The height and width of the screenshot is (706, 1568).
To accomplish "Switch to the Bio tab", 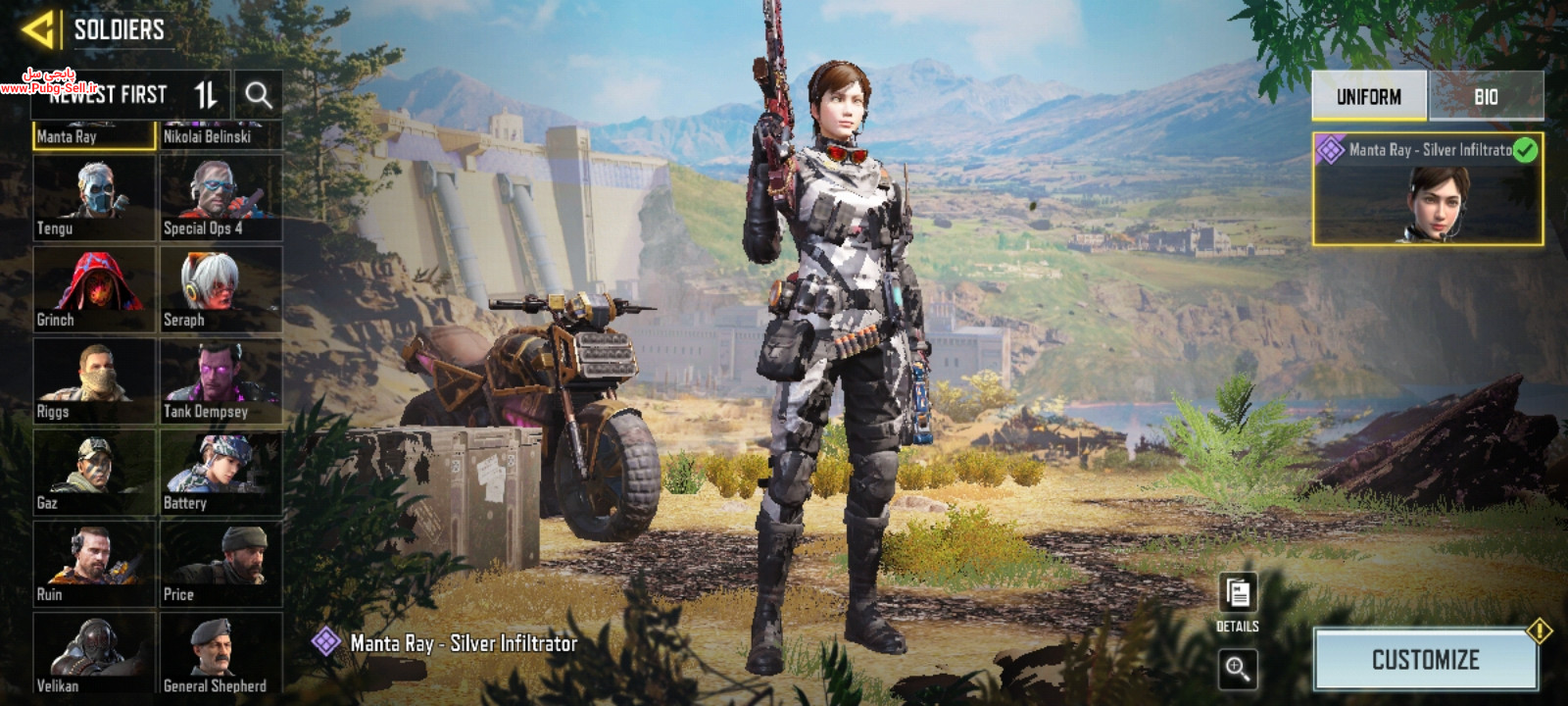I will point(1486,96).
